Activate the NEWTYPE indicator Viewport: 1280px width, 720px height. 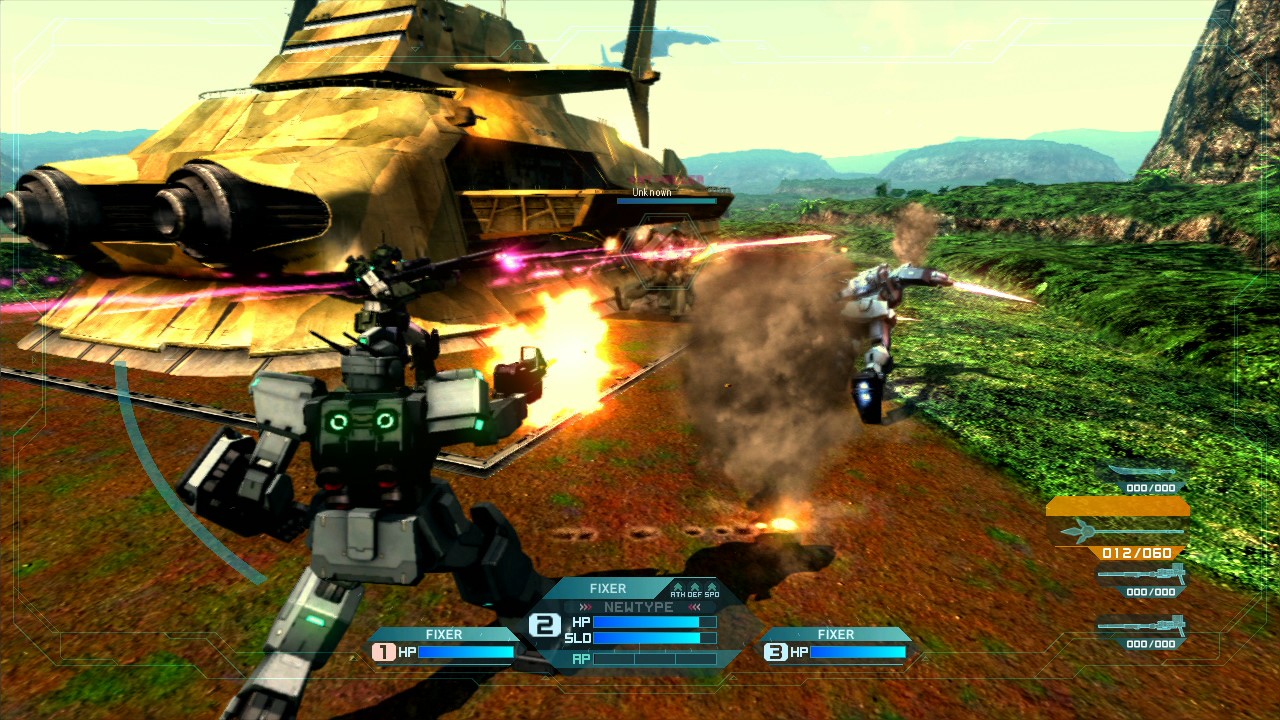(638, 607)
